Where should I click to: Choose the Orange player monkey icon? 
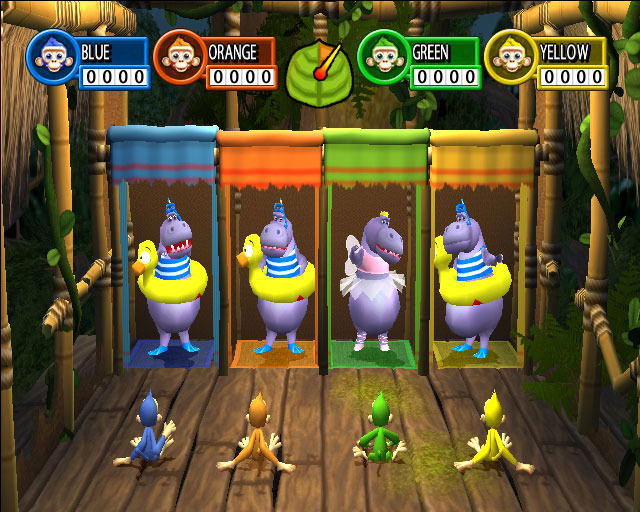coord(179,59)
